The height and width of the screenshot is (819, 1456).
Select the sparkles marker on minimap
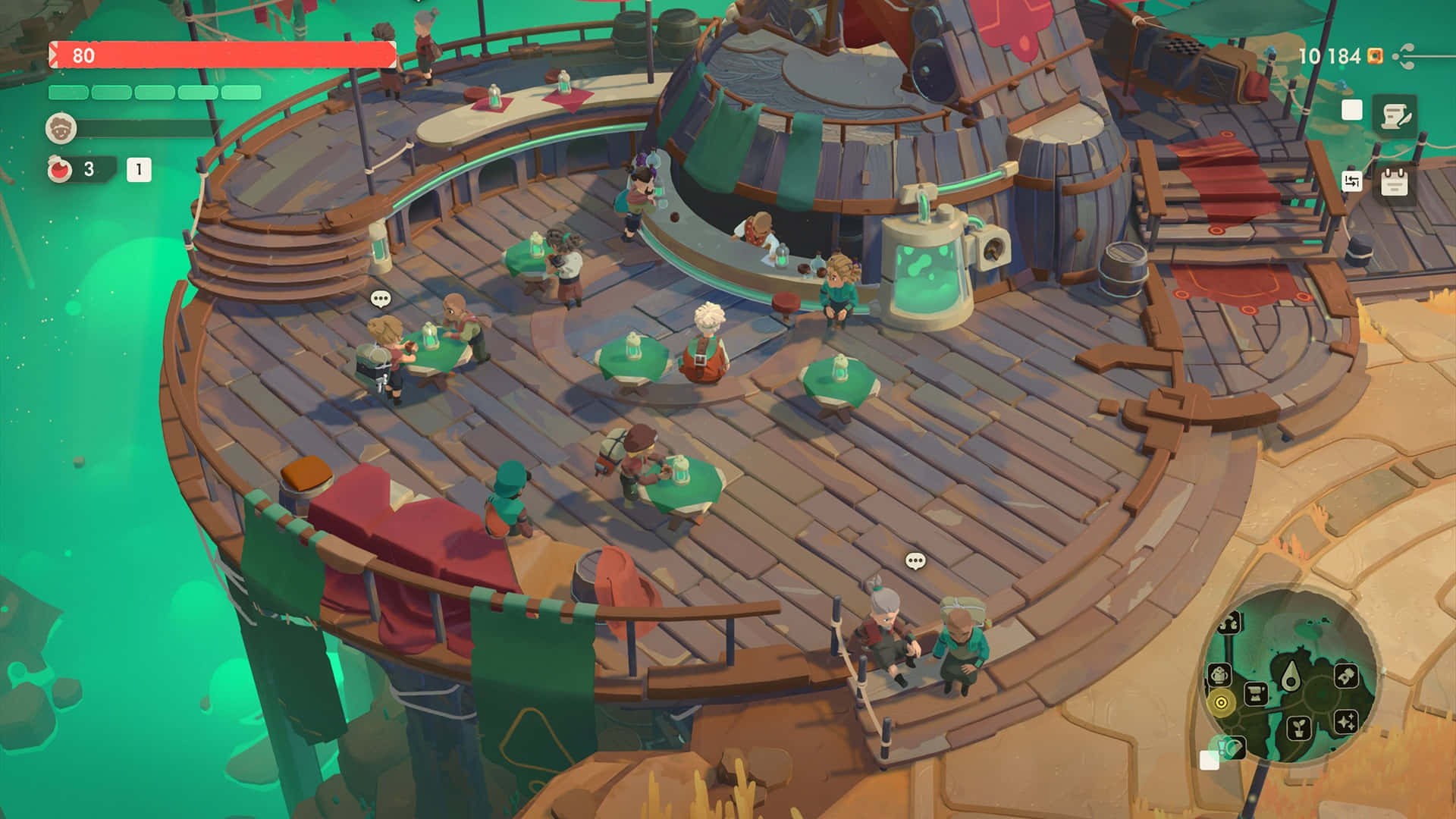click(1346, 721)
